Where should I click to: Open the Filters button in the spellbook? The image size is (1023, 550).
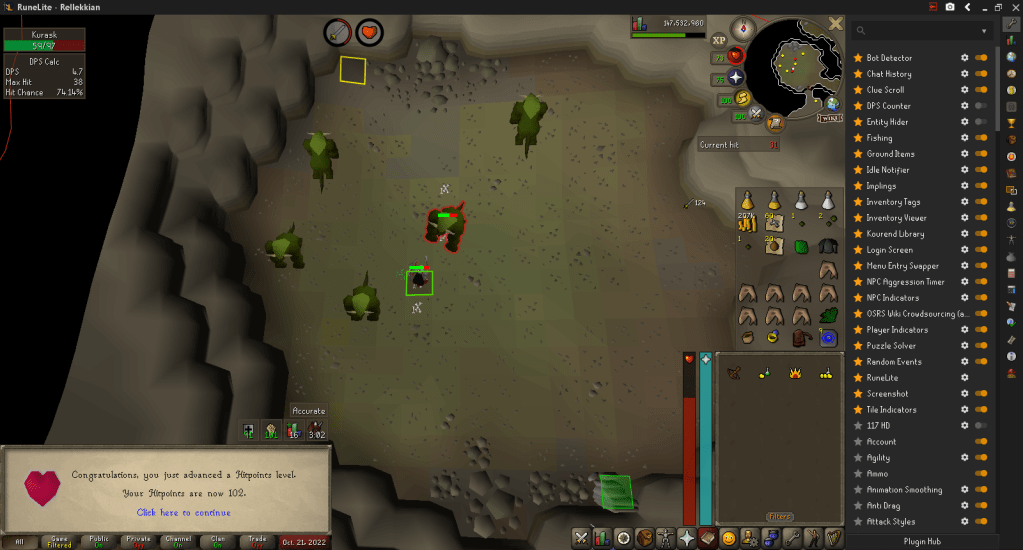(x=779, y=517)
